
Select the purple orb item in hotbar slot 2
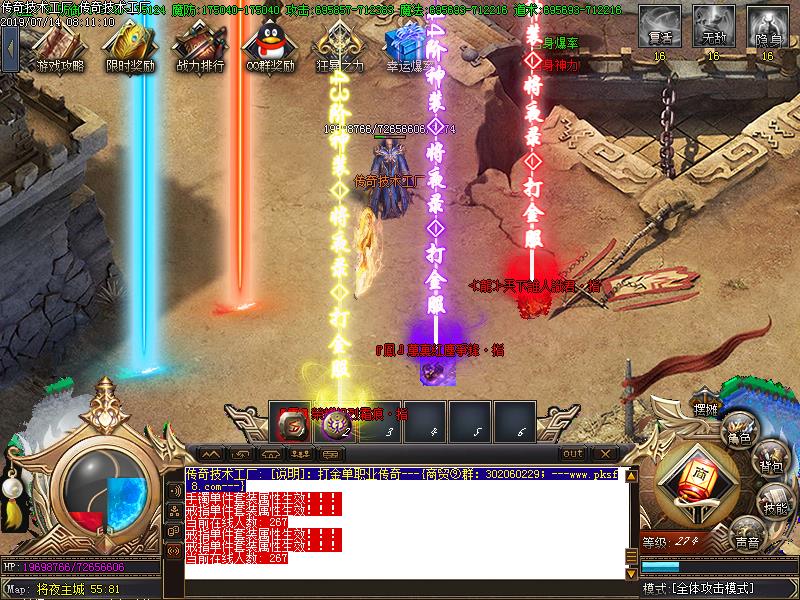click(x=338, y=424)
